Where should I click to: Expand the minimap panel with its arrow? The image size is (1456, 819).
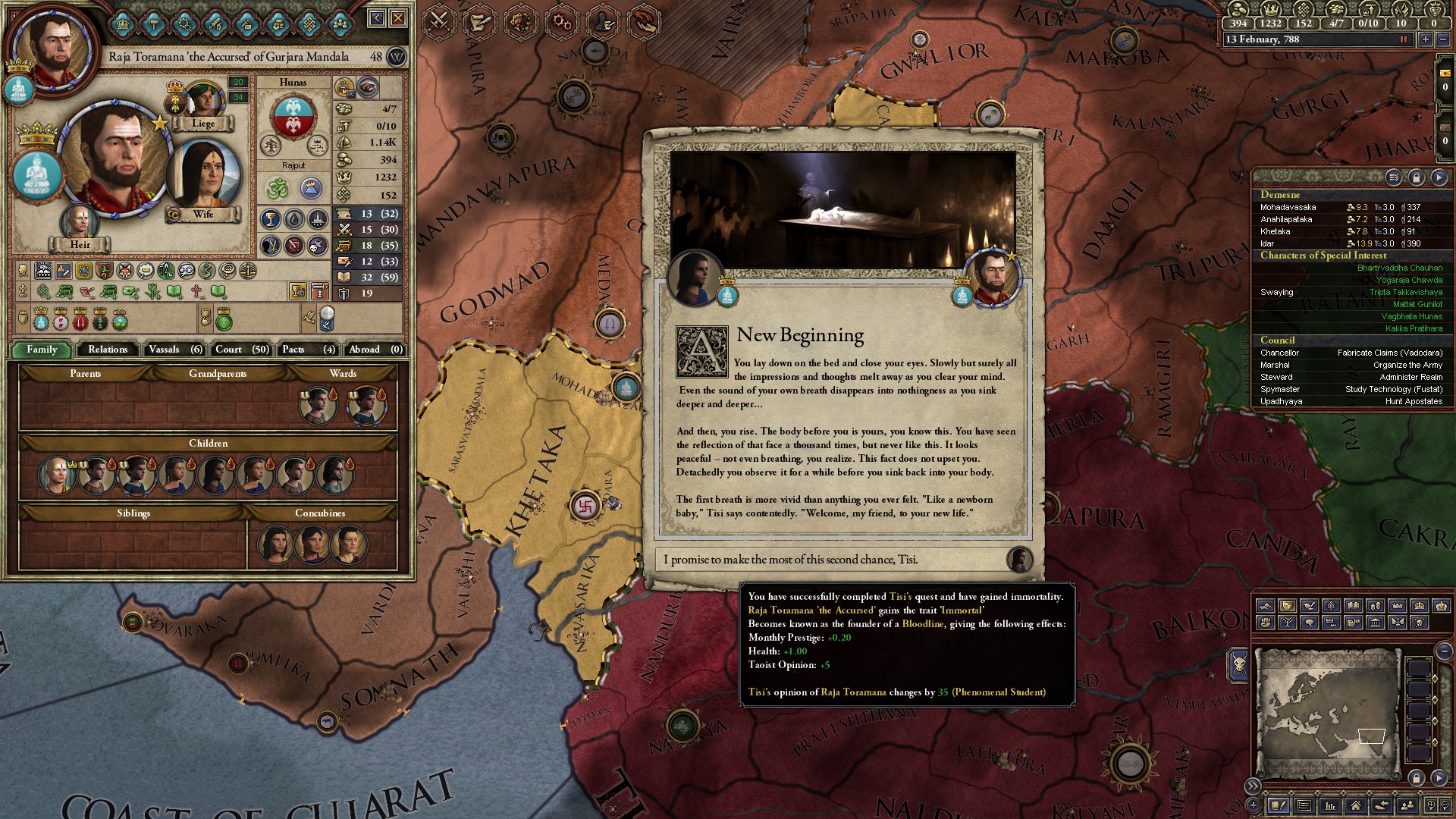click(1439, 778)
